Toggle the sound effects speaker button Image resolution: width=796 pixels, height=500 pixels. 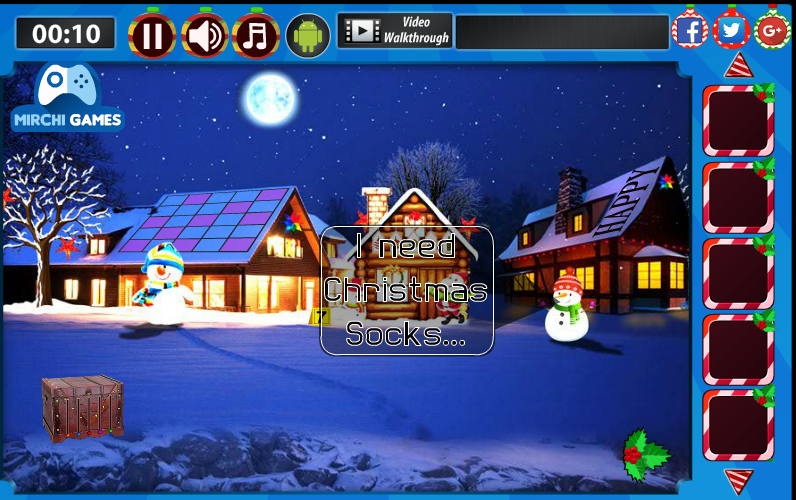tap(204, 36)
